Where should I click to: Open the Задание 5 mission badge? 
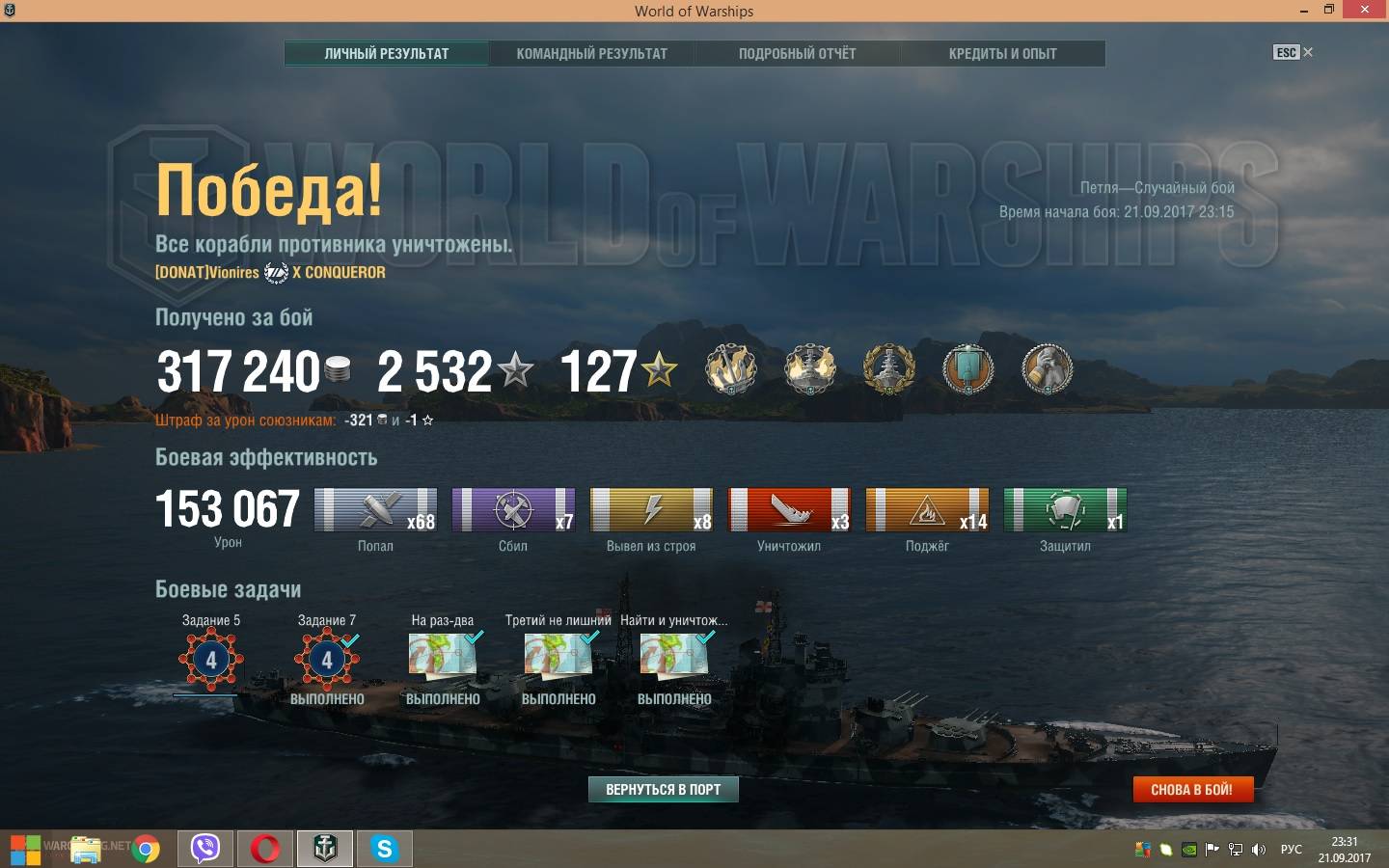(x=211, y=661)
